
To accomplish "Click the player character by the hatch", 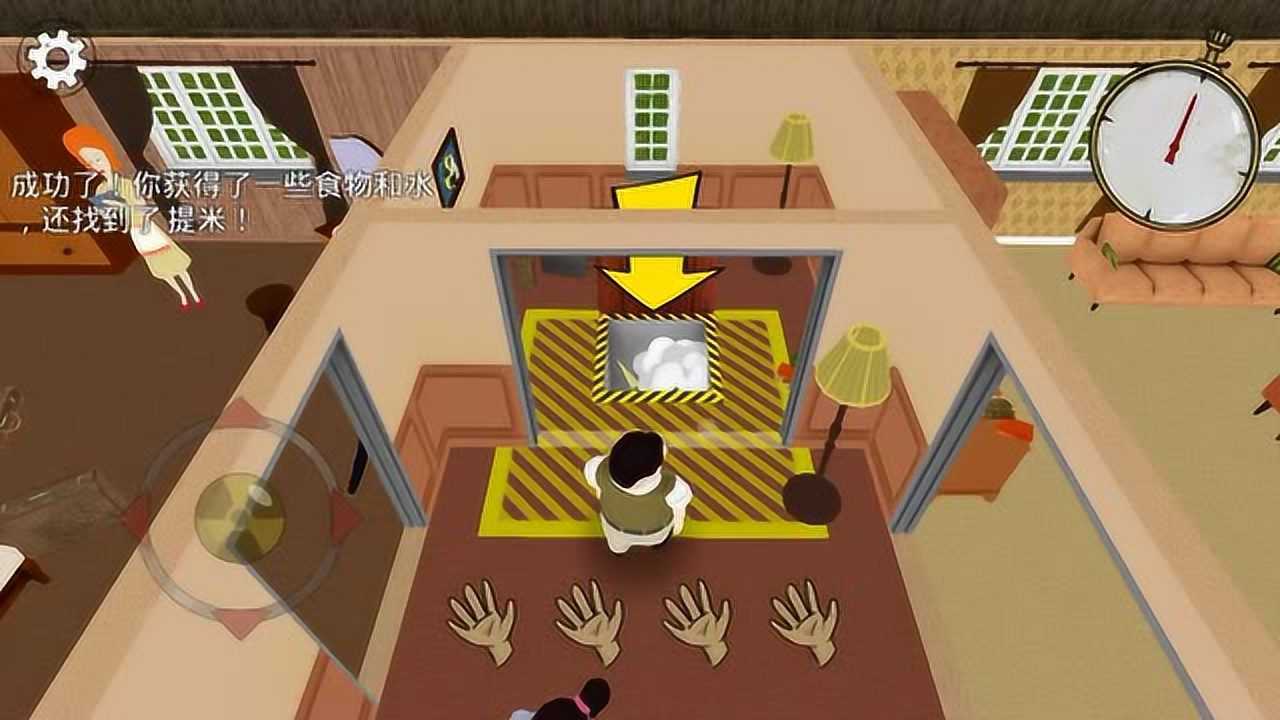I will pos(640,490).
